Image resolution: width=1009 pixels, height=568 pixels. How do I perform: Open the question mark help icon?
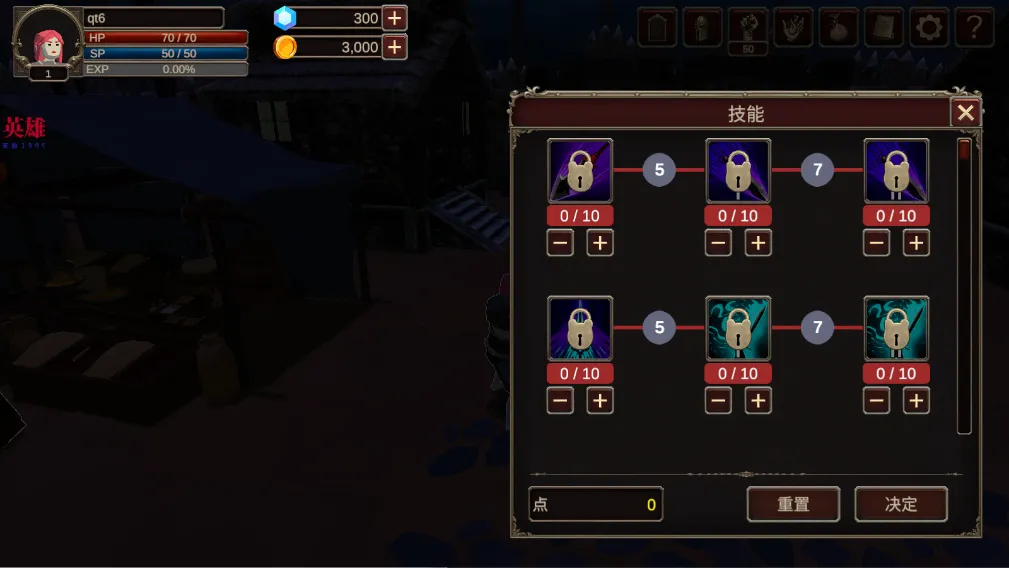coord(974,27)
